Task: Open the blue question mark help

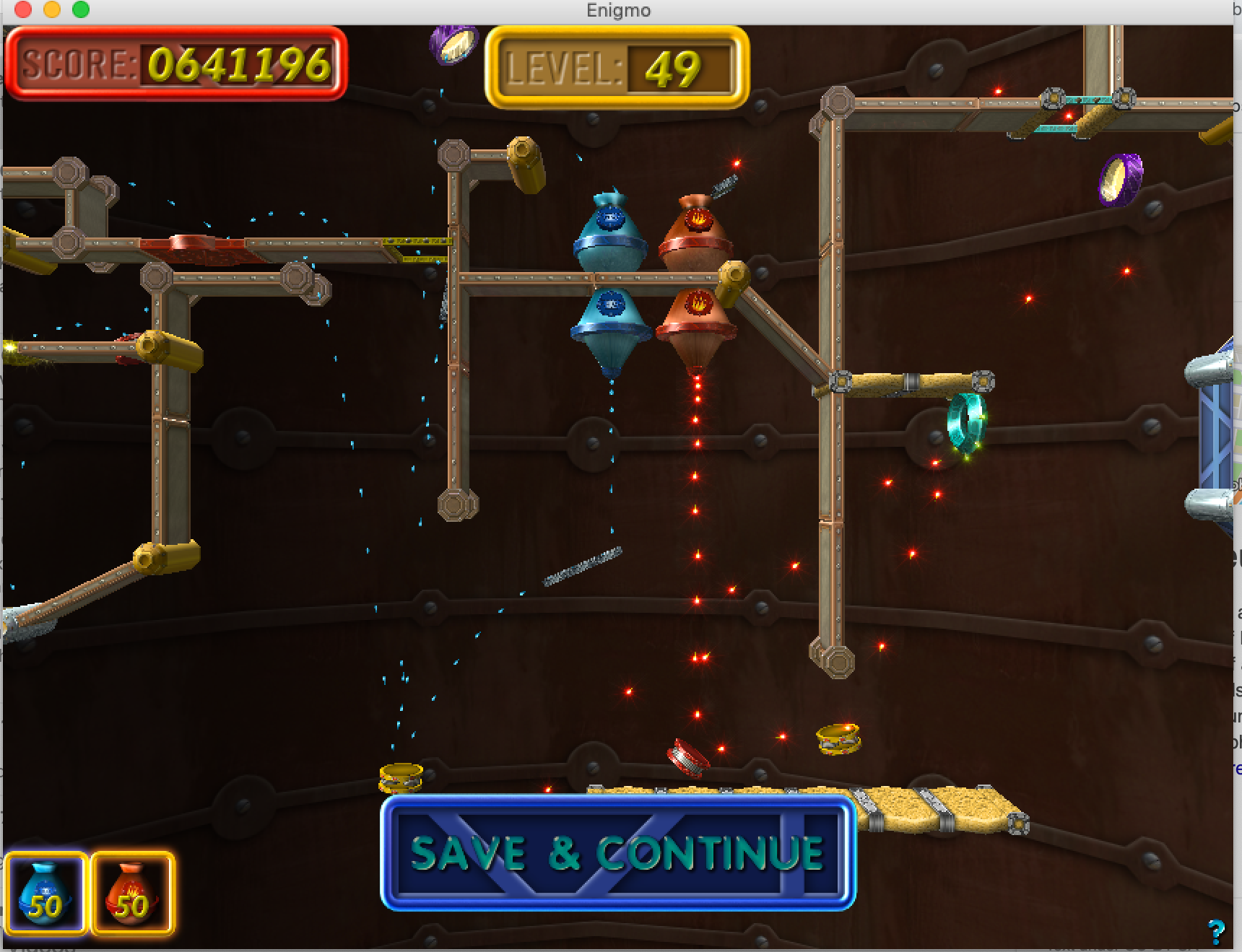Action: (1216, 931)
